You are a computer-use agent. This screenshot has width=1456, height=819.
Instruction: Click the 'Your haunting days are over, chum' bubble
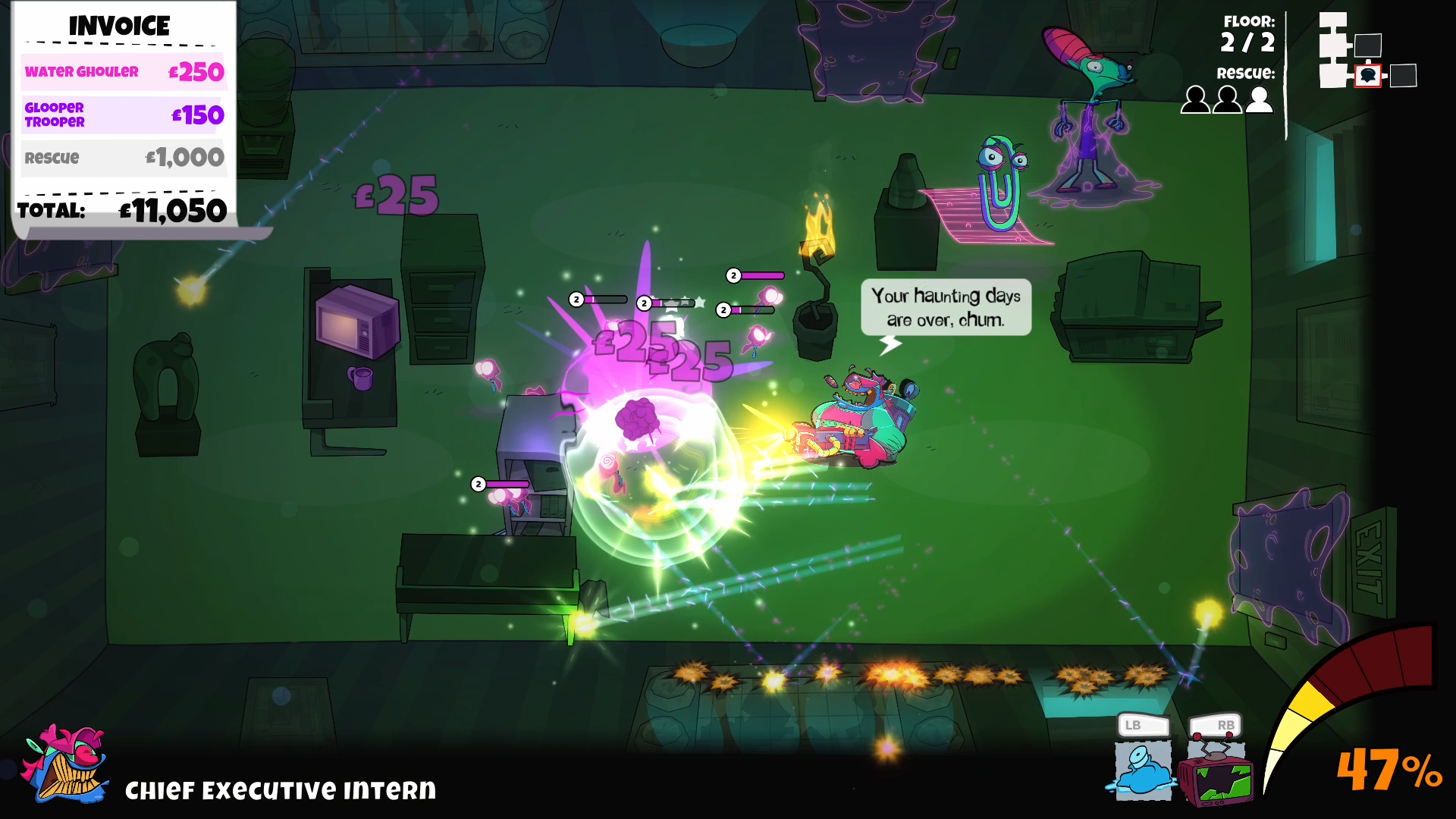(x=946, y=308)
